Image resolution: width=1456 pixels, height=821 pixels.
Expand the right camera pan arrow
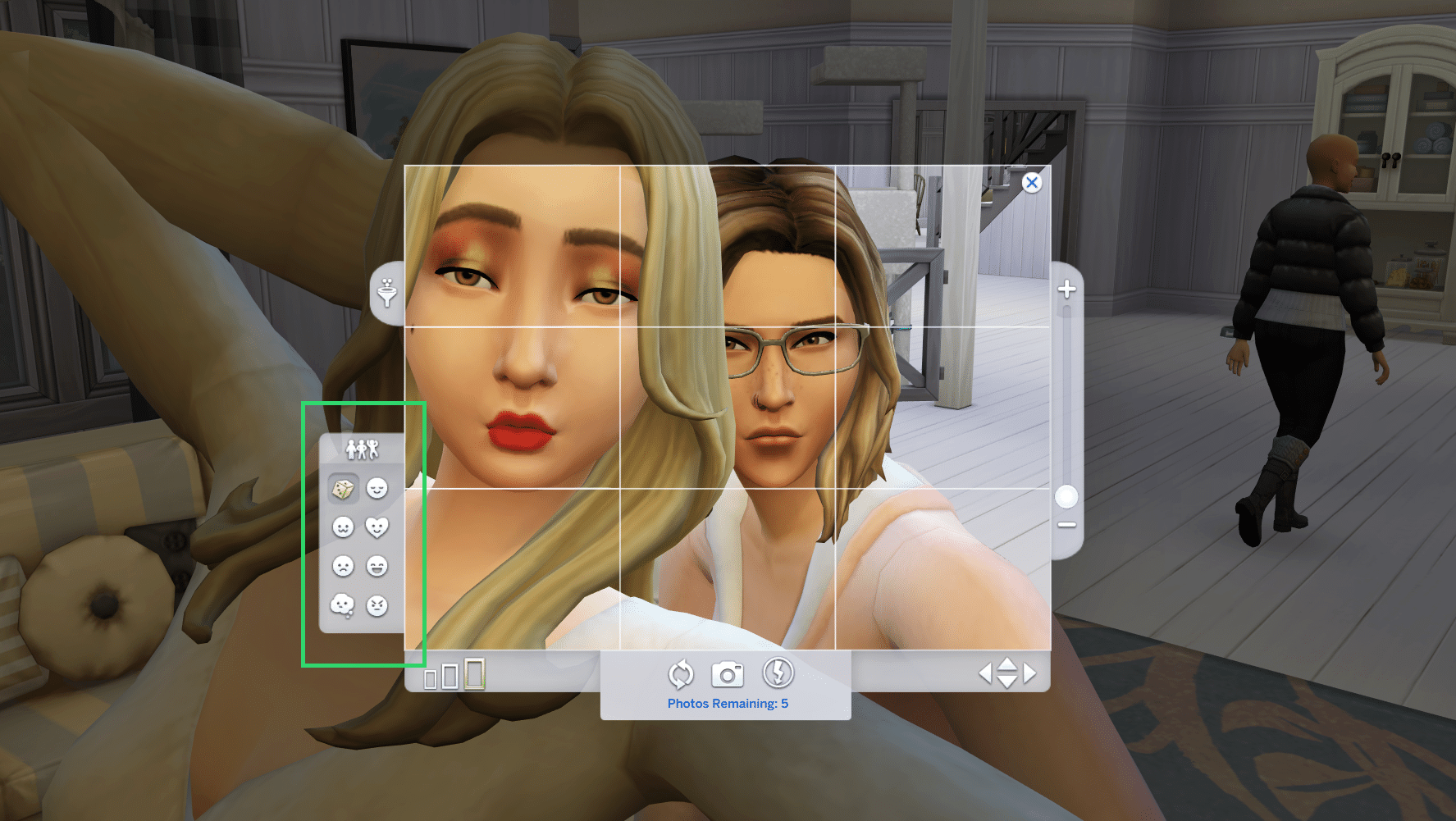pos(1030,673)
